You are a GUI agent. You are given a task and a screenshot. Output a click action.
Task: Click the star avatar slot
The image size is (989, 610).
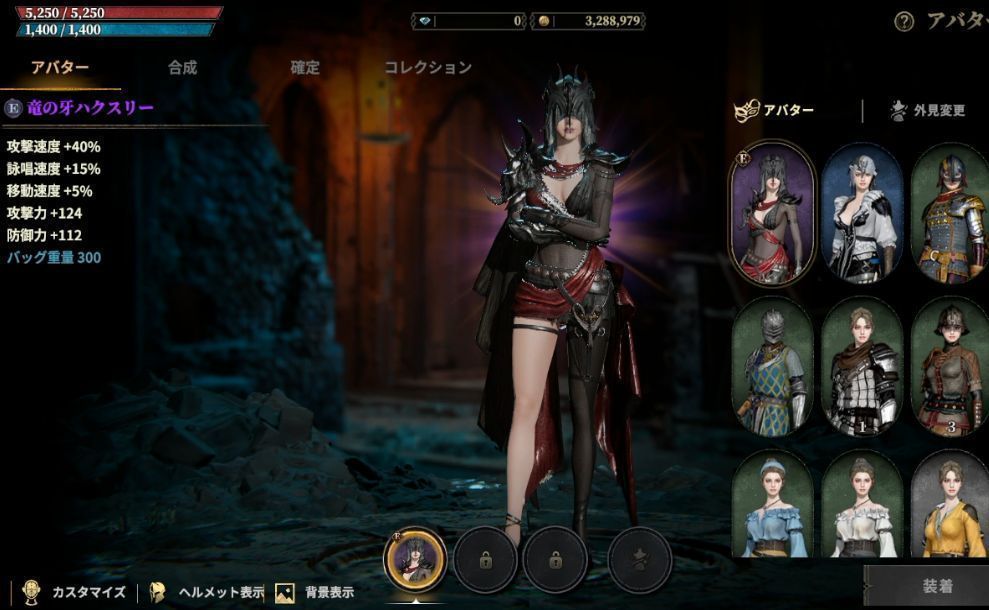coord(639,560)
